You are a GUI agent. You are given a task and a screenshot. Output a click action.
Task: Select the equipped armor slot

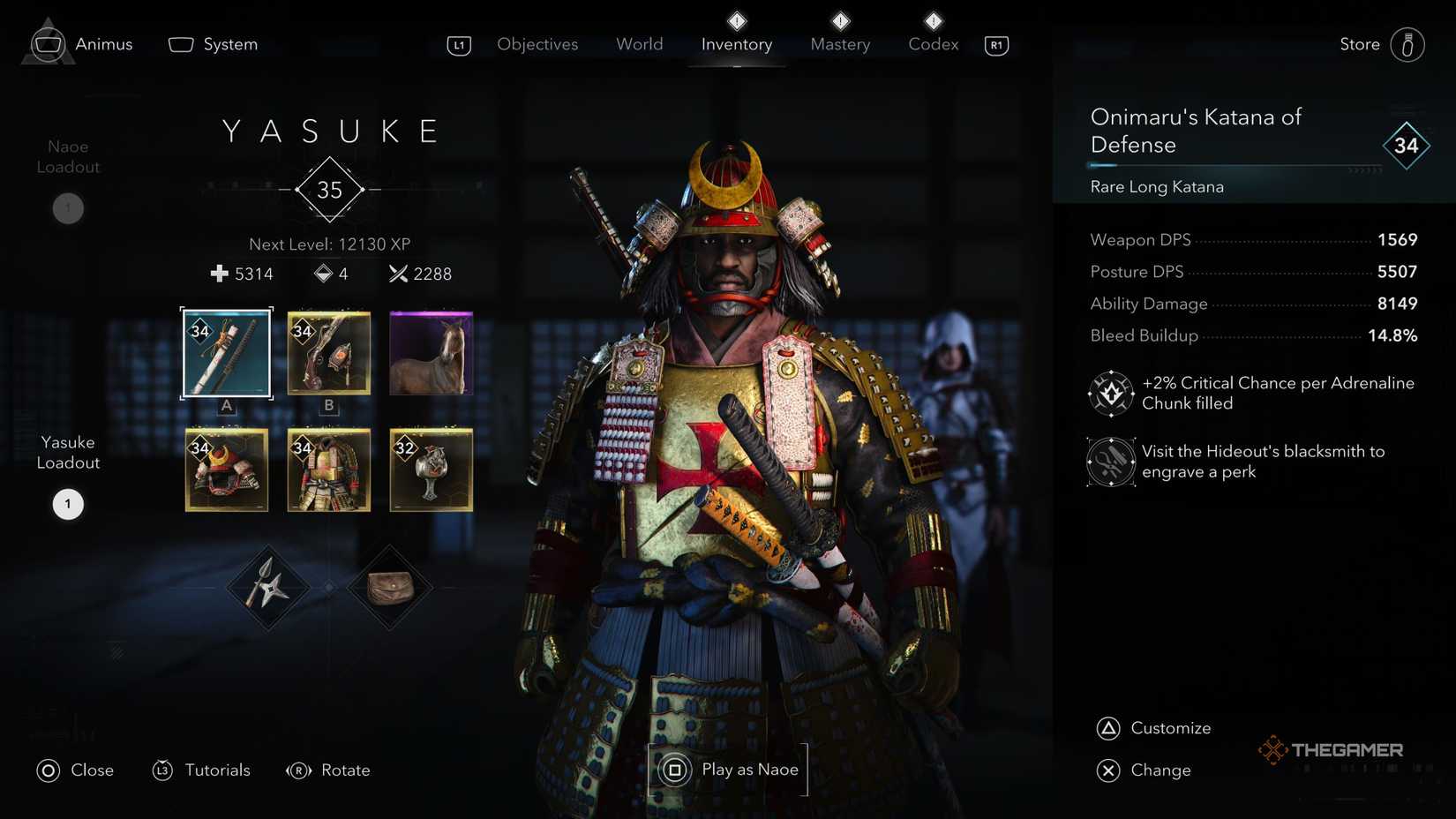coord(327,470)
